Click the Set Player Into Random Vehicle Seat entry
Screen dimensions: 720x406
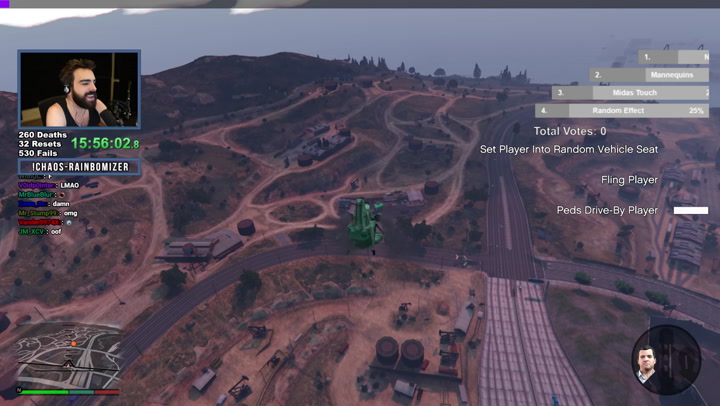pyautogui.click(x=569, y=149)
